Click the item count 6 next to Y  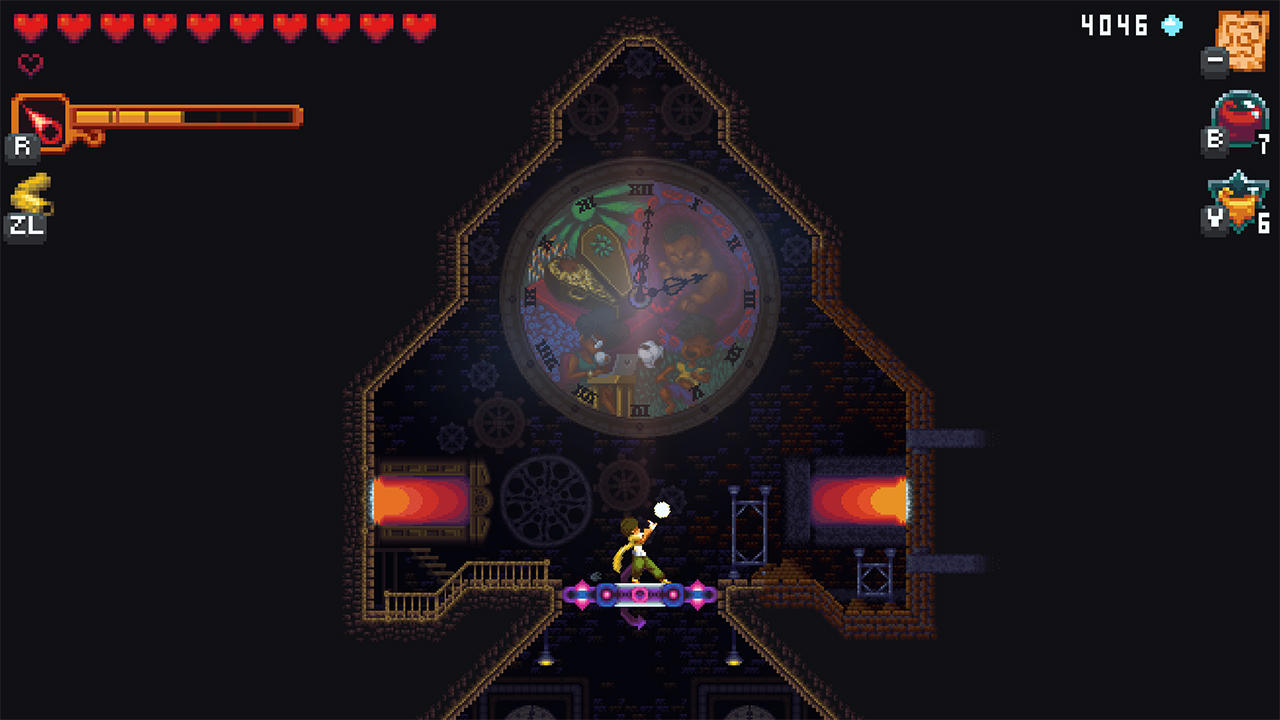[1264, 218]
